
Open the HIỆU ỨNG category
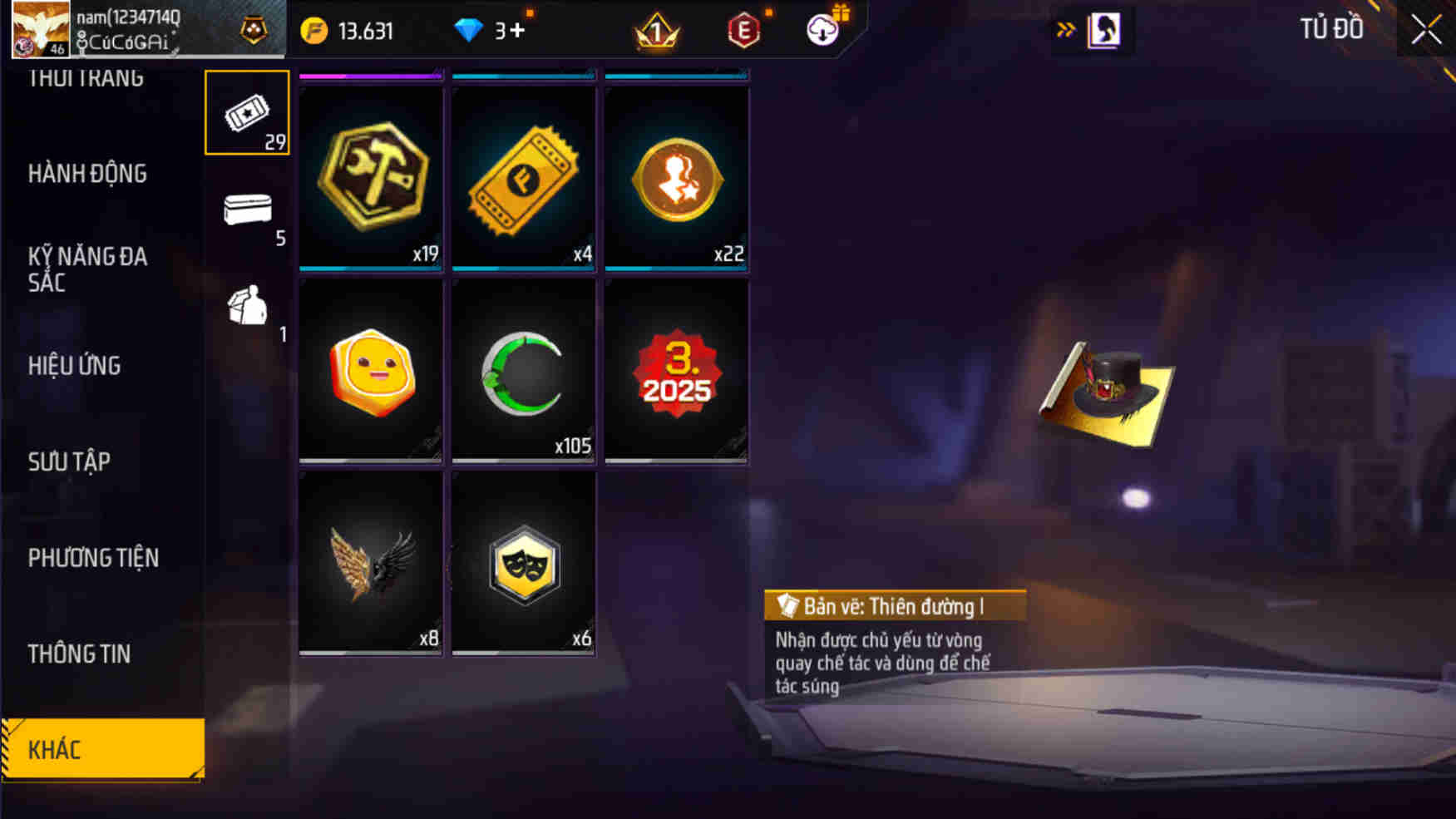coord(75,366)
